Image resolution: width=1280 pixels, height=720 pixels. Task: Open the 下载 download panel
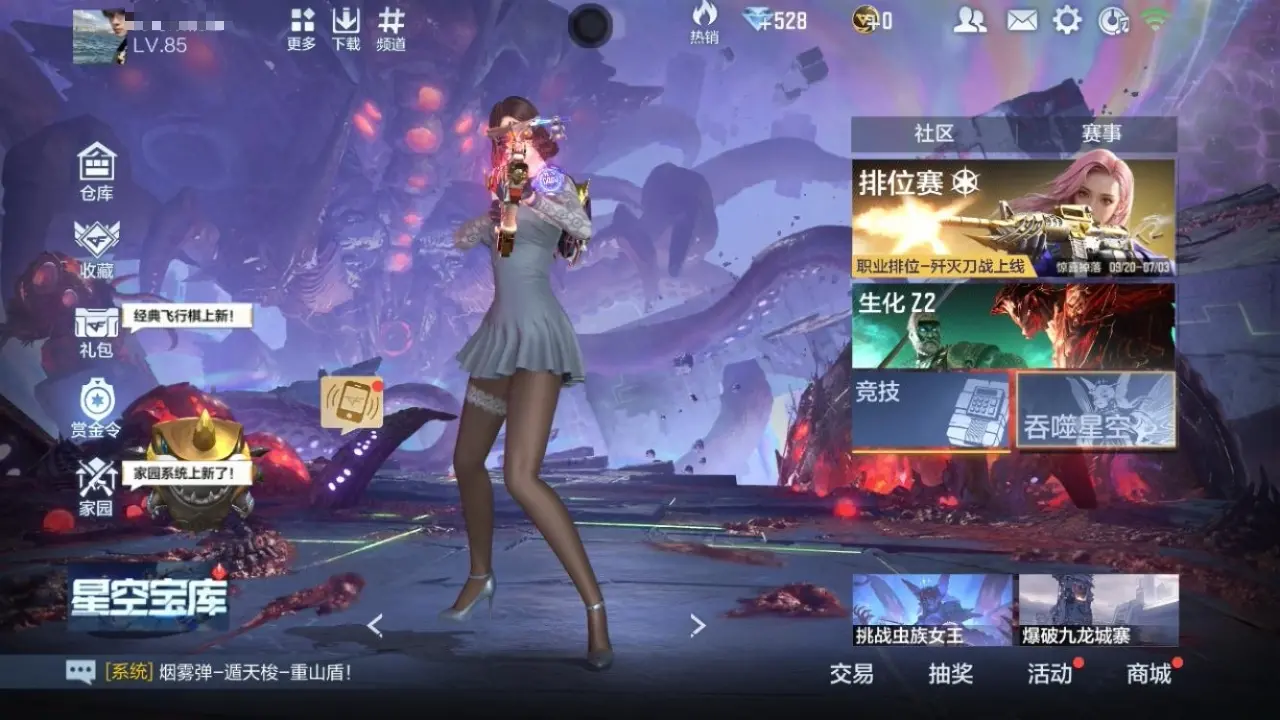pyautogui.click(x=346, y=29)
